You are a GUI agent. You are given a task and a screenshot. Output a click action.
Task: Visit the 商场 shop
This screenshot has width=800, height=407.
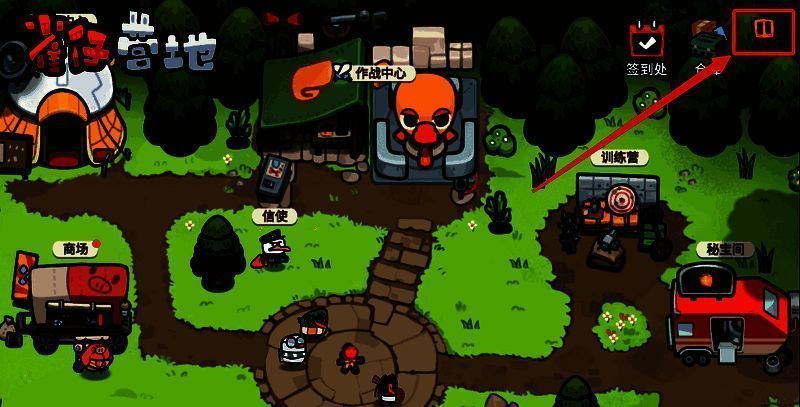[x=76, y=297]
